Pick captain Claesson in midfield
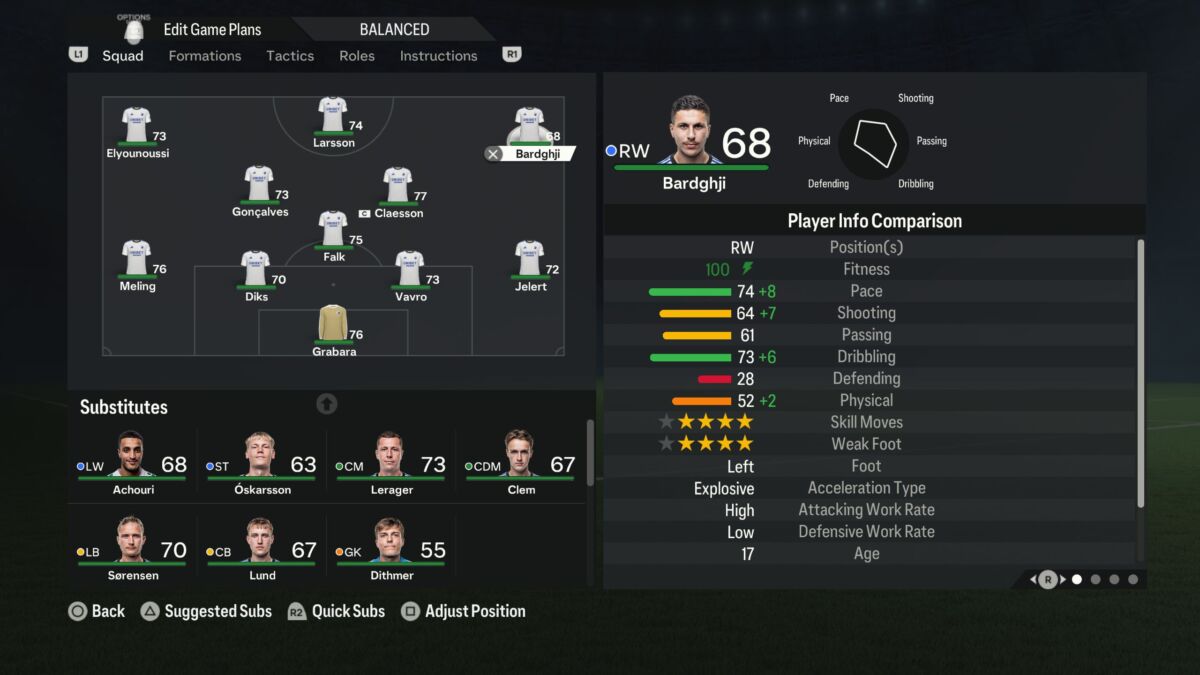Image resolution: width=1200 pixels, height=675 pixels. click(x=397, y=186)
